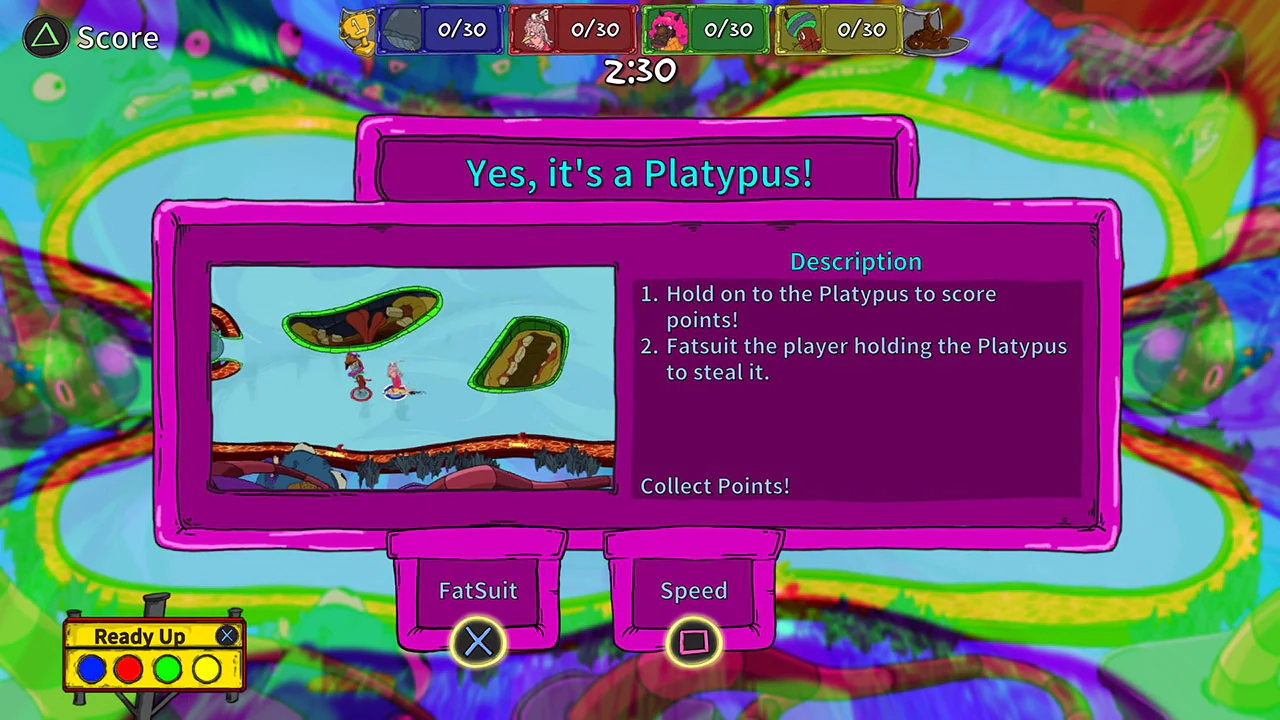Image resolution: width=1280 pixels, height=720 pixels.
Task: Select the red player's bird character portrait
Action: point(537,30)
